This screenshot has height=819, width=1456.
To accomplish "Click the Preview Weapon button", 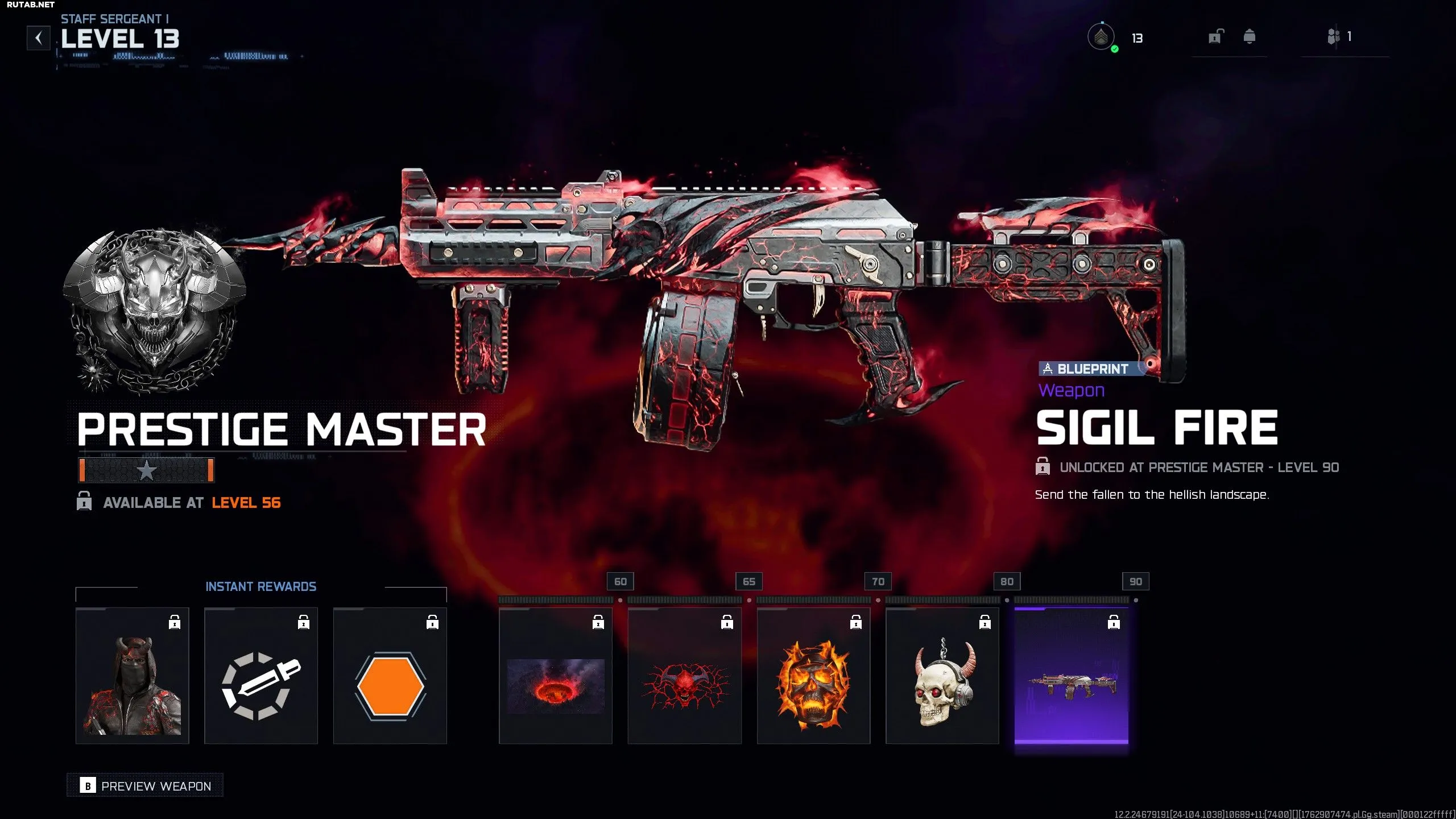I will coord(146,785).
